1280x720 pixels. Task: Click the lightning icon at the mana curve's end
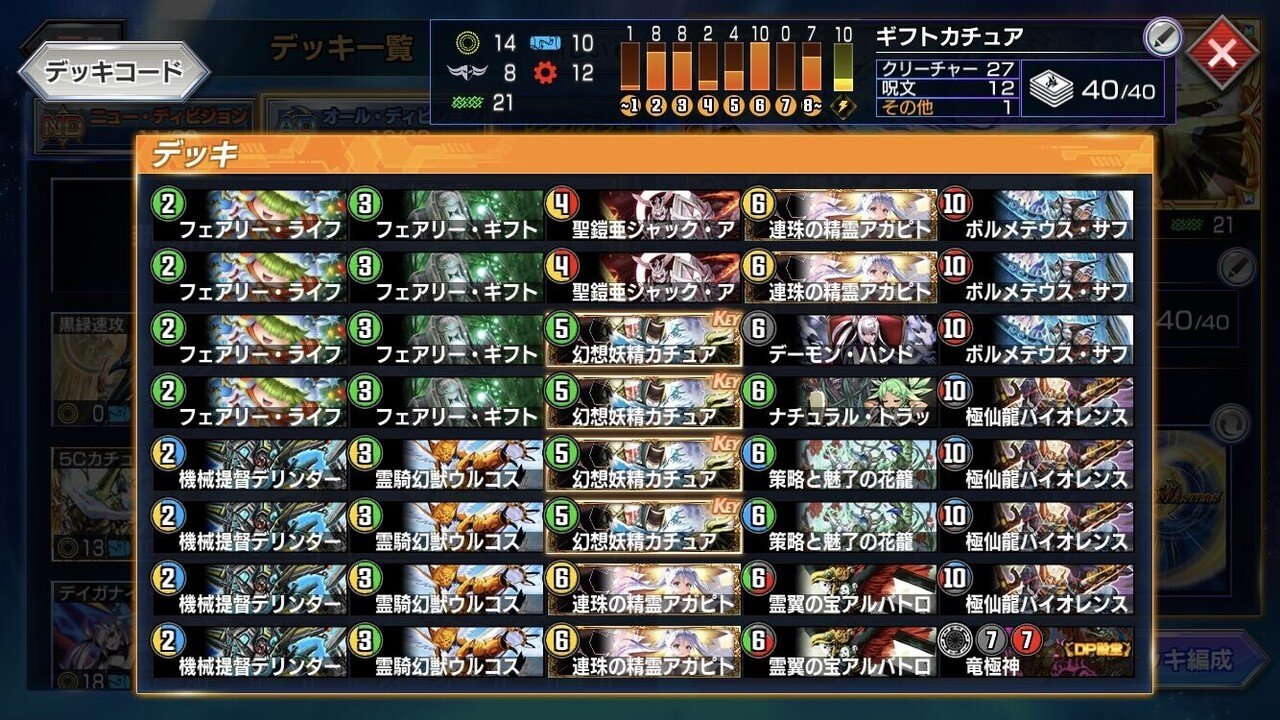point(845,103)
